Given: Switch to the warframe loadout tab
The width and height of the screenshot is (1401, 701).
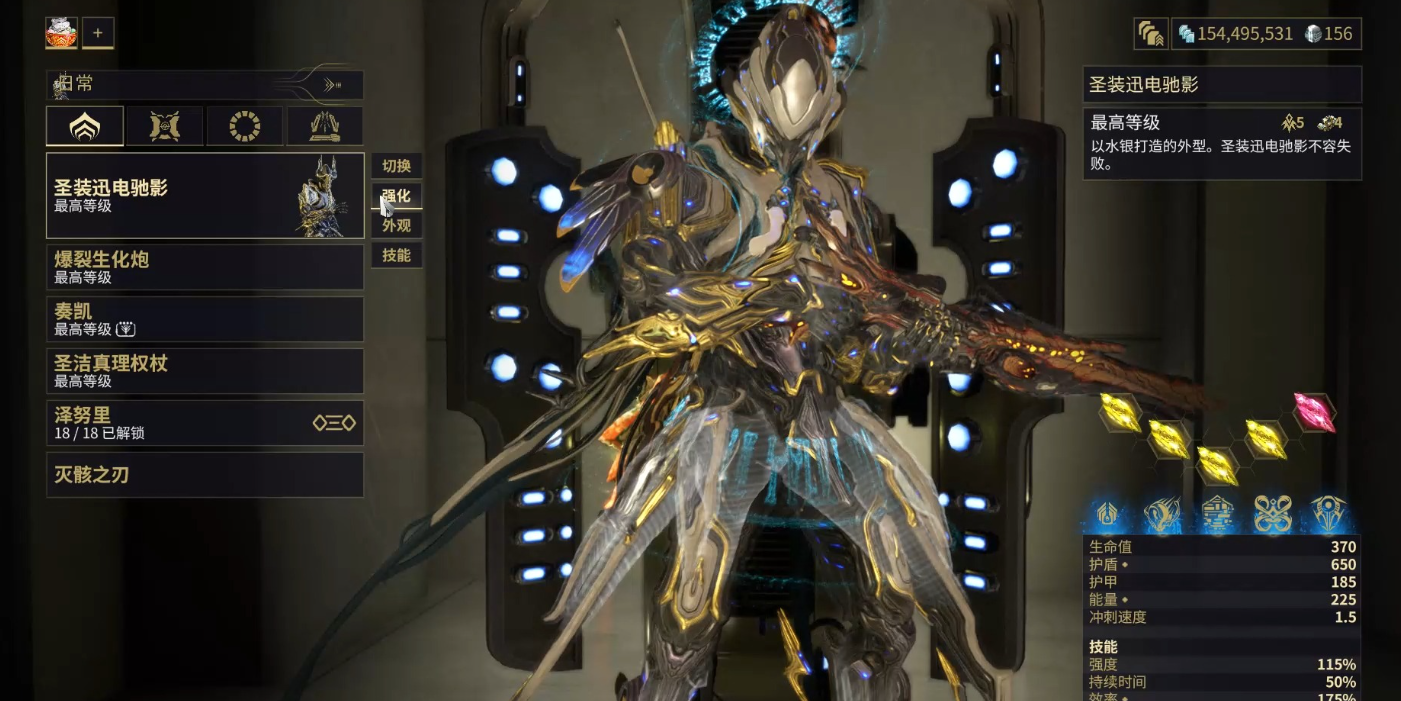Looking at the screenshot, I should 85,127.
